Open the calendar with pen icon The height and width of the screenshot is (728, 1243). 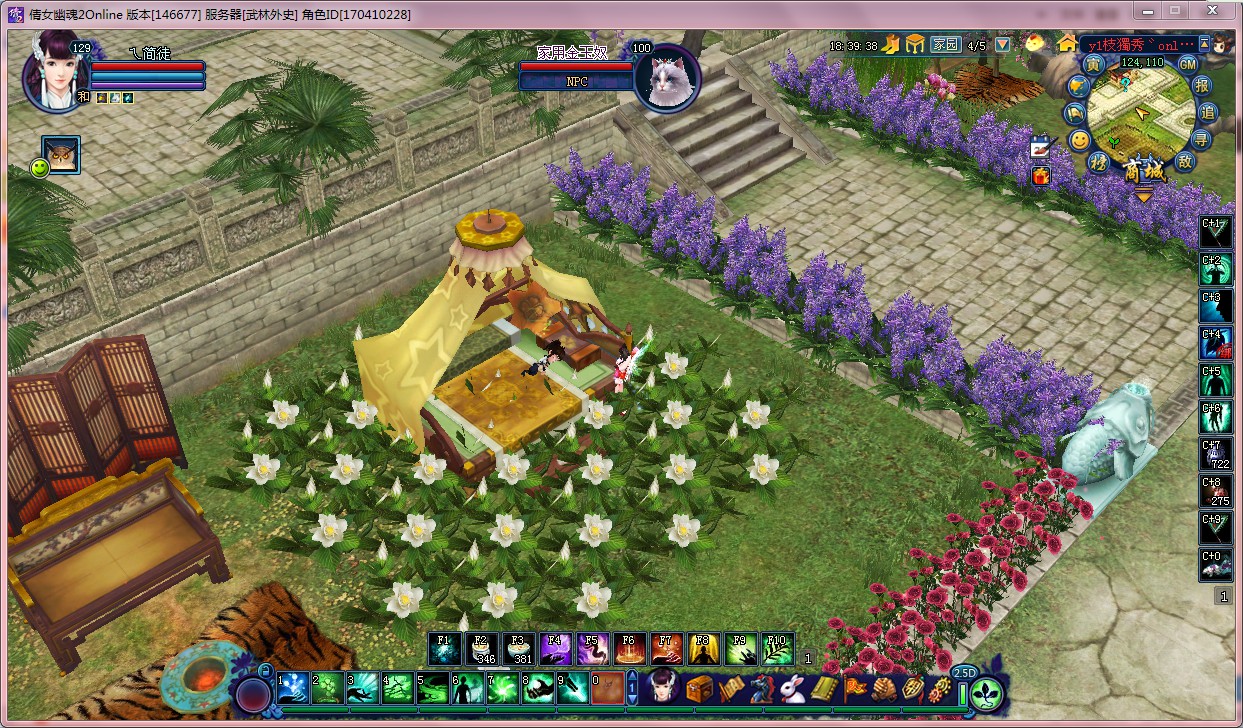tap(1041, 147)
